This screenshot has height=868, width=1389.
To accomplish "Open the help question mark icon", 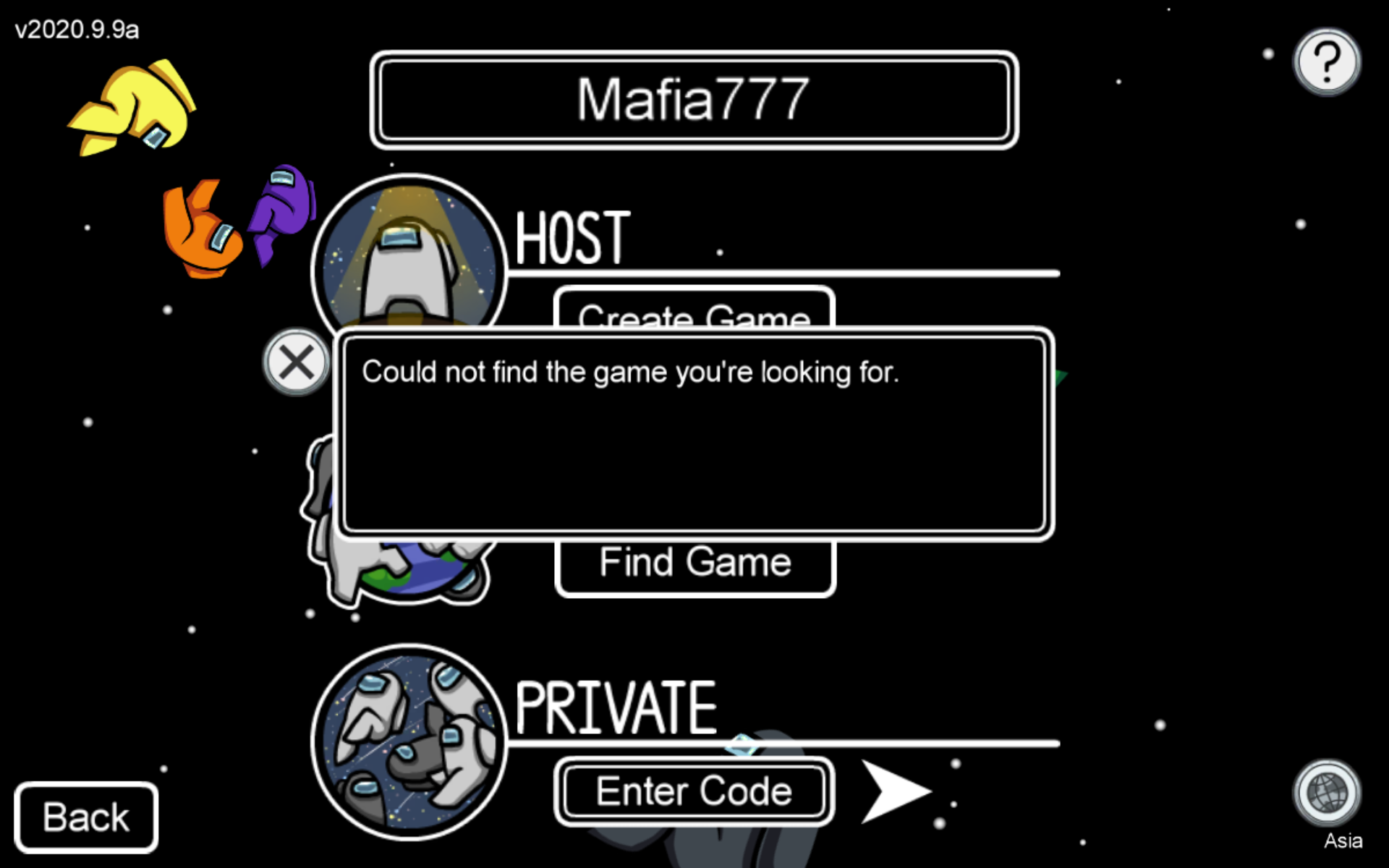I will (x=1326, y=61).
